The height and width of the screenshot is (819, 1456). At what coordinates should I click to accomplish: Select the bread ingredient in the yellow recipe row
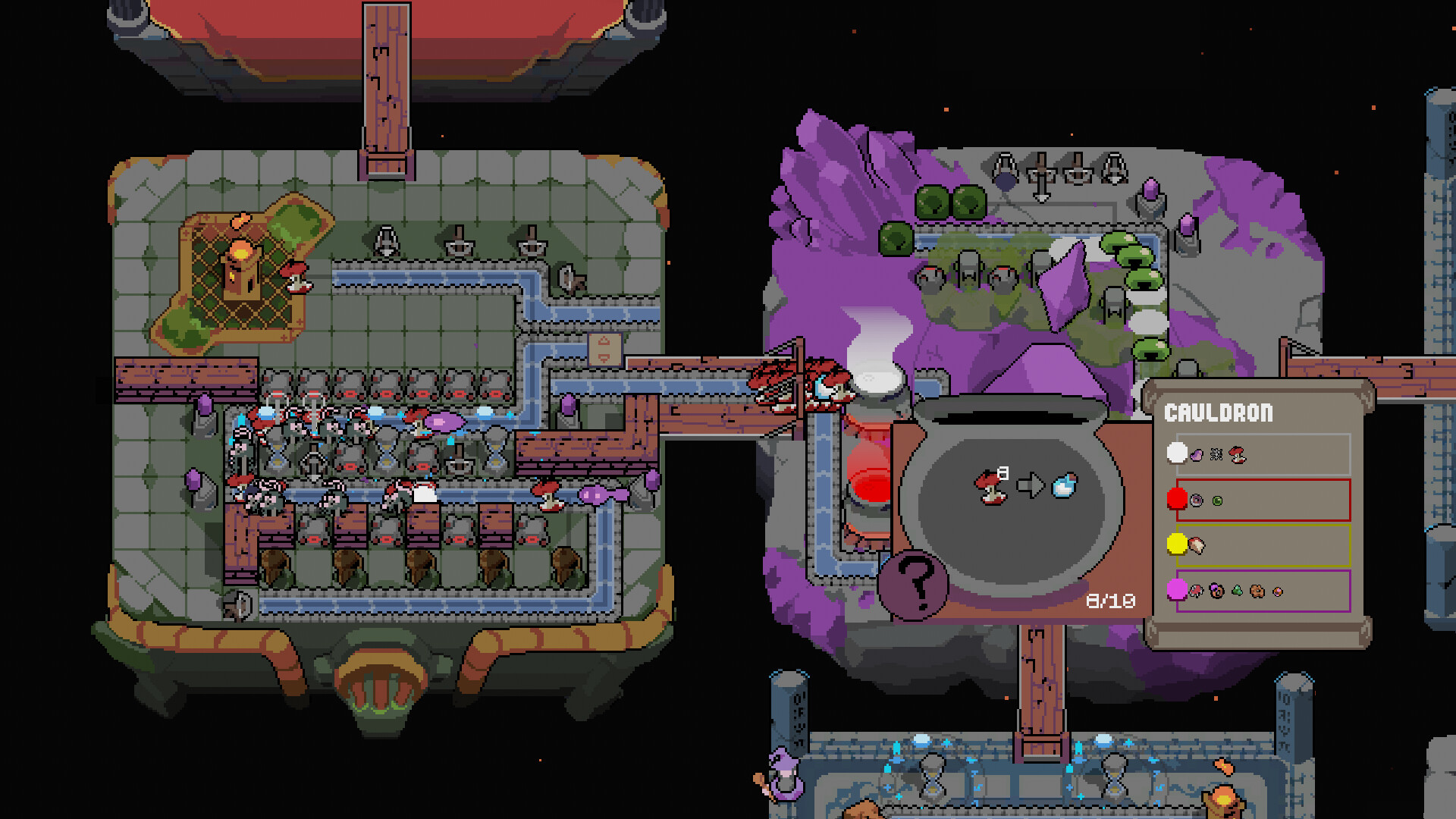pos(1197,544)
